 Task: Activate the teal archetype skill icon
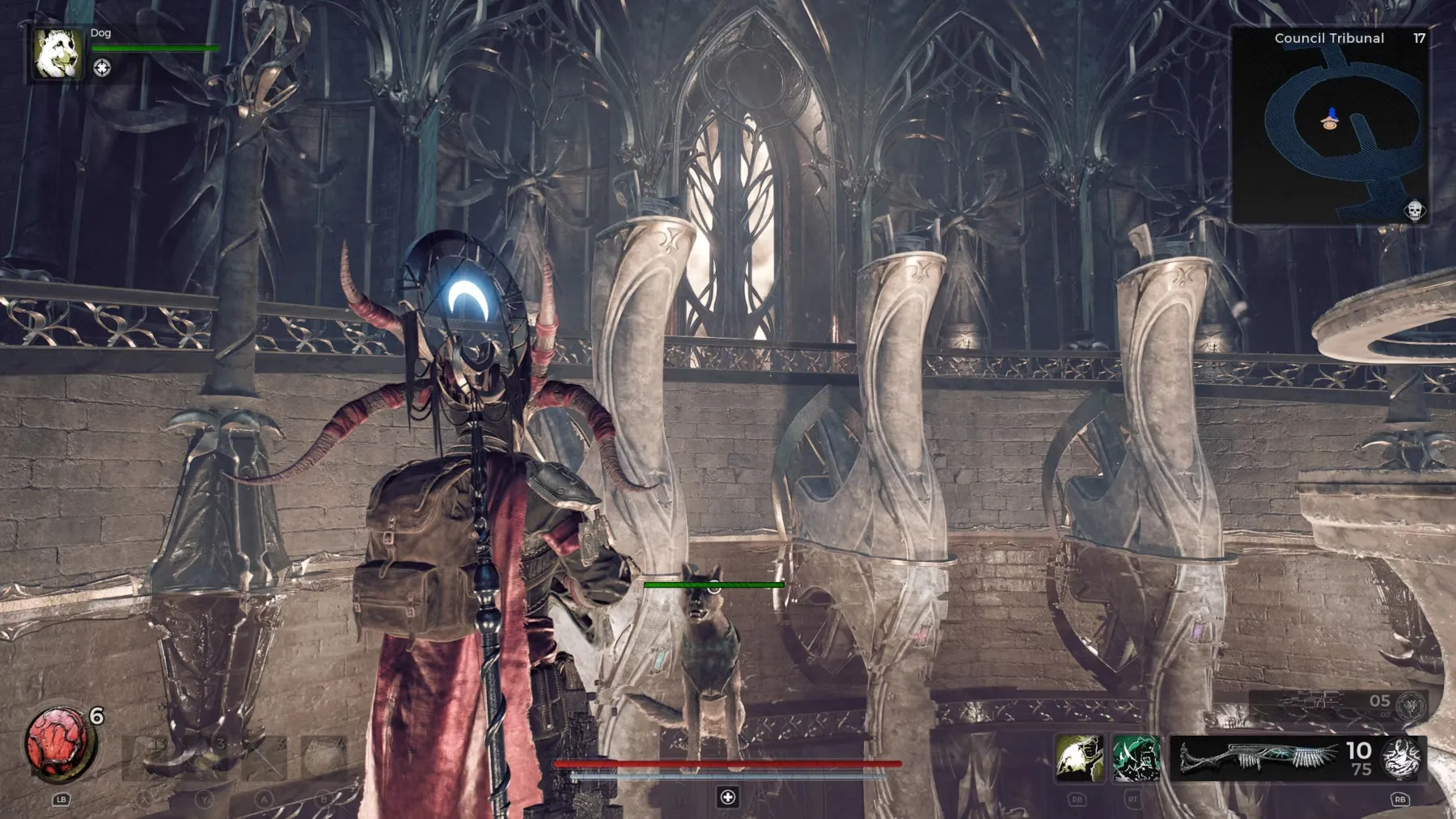tap(1136, 758)
